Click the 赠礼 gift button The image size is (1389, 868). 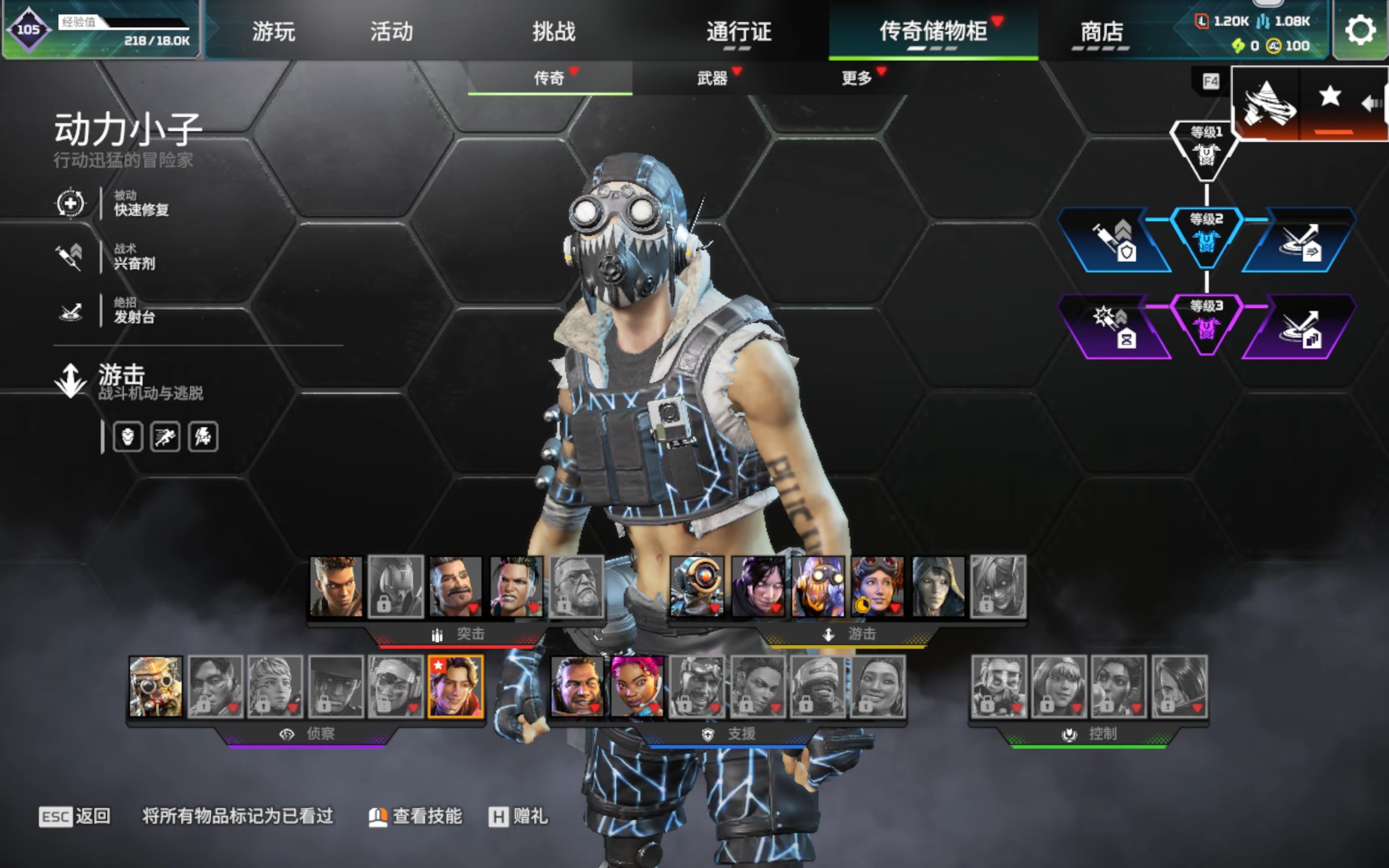pyautogui.click(x=518, y=816)
